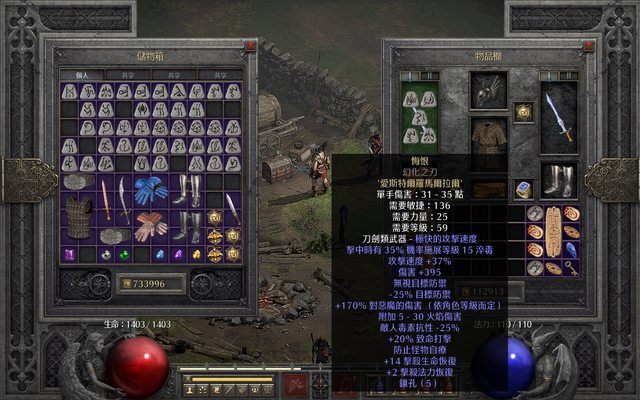Select the equipped amulet slot
640x400 pixels.
pyautogui.click(x=523, y=111)
